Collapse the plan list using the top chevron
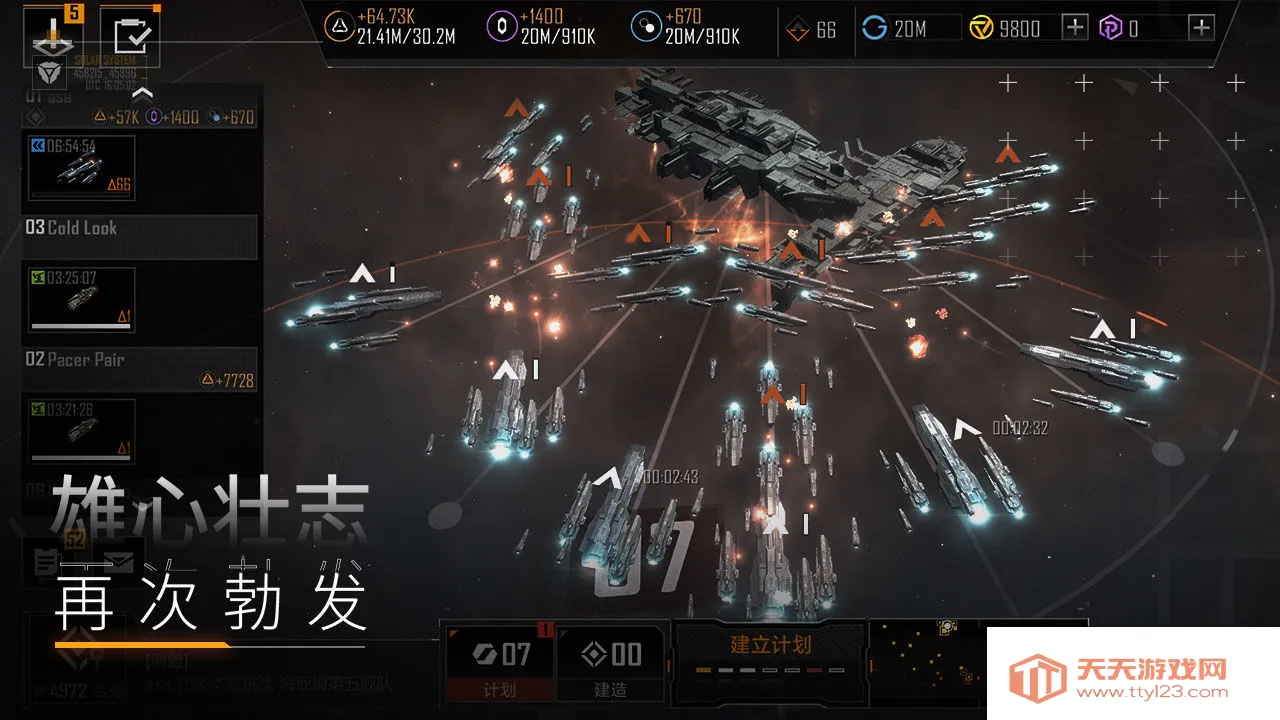The image size is (1280, 720). [x=143, y=91]
